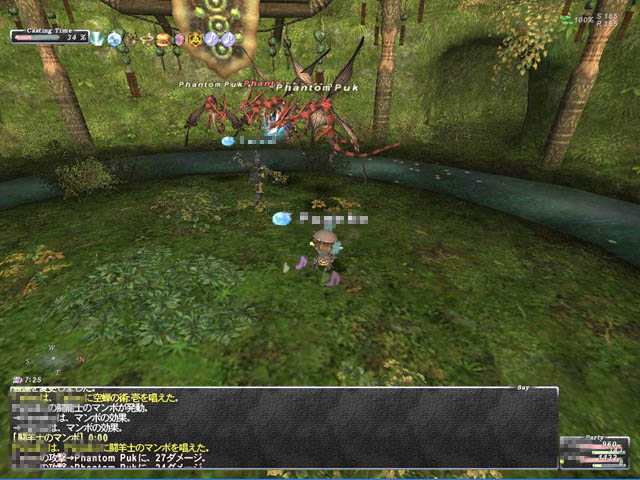Click the Say chat mode label
The height and width of the screenshot is (480, 640).
(522, 386)
